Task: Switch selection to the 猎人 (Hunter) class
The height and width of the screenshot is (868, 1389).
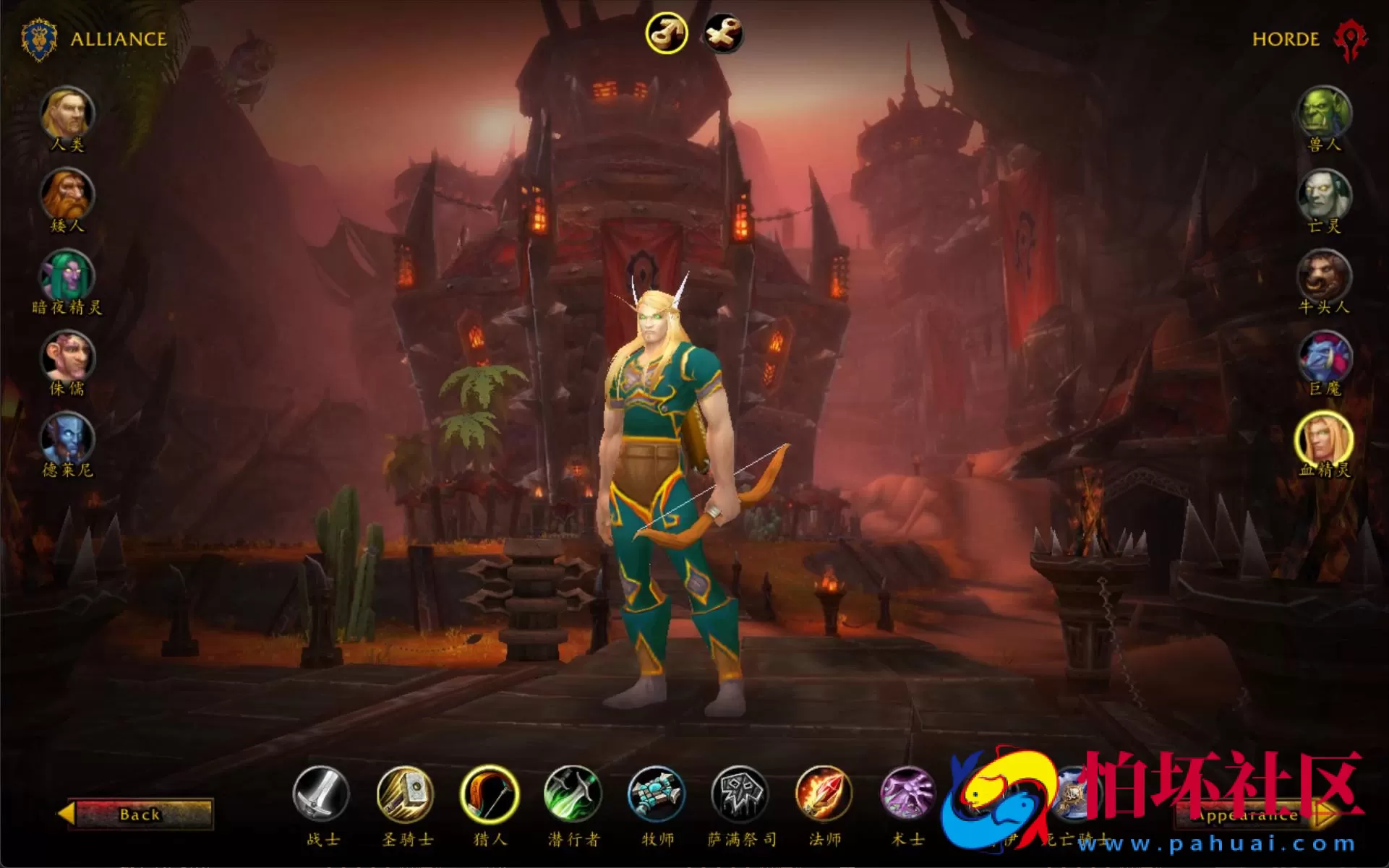Action: point(488,798)
